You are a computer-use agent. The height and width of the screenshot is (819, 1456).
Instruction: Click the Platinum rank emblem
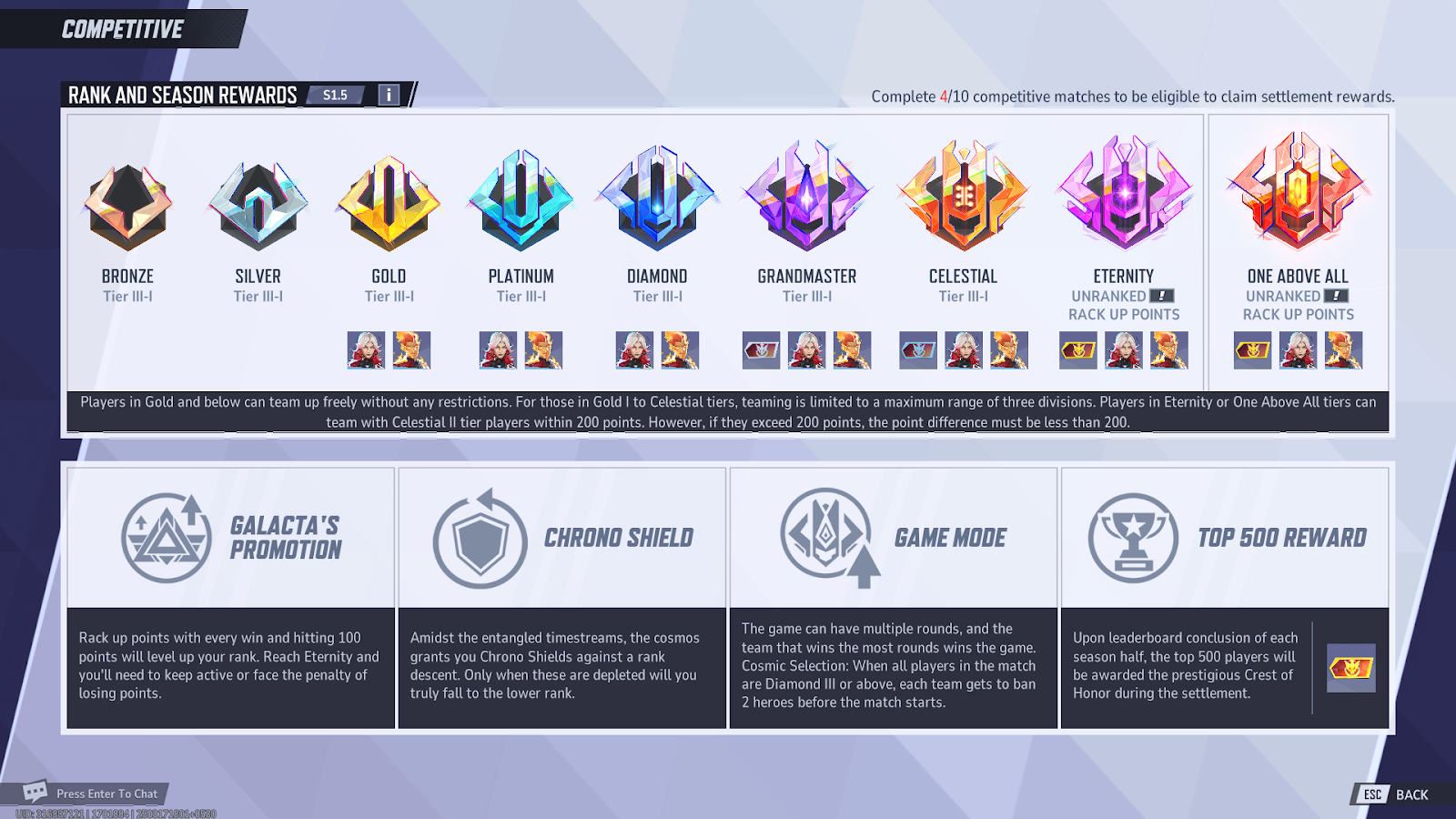(521, 200)
